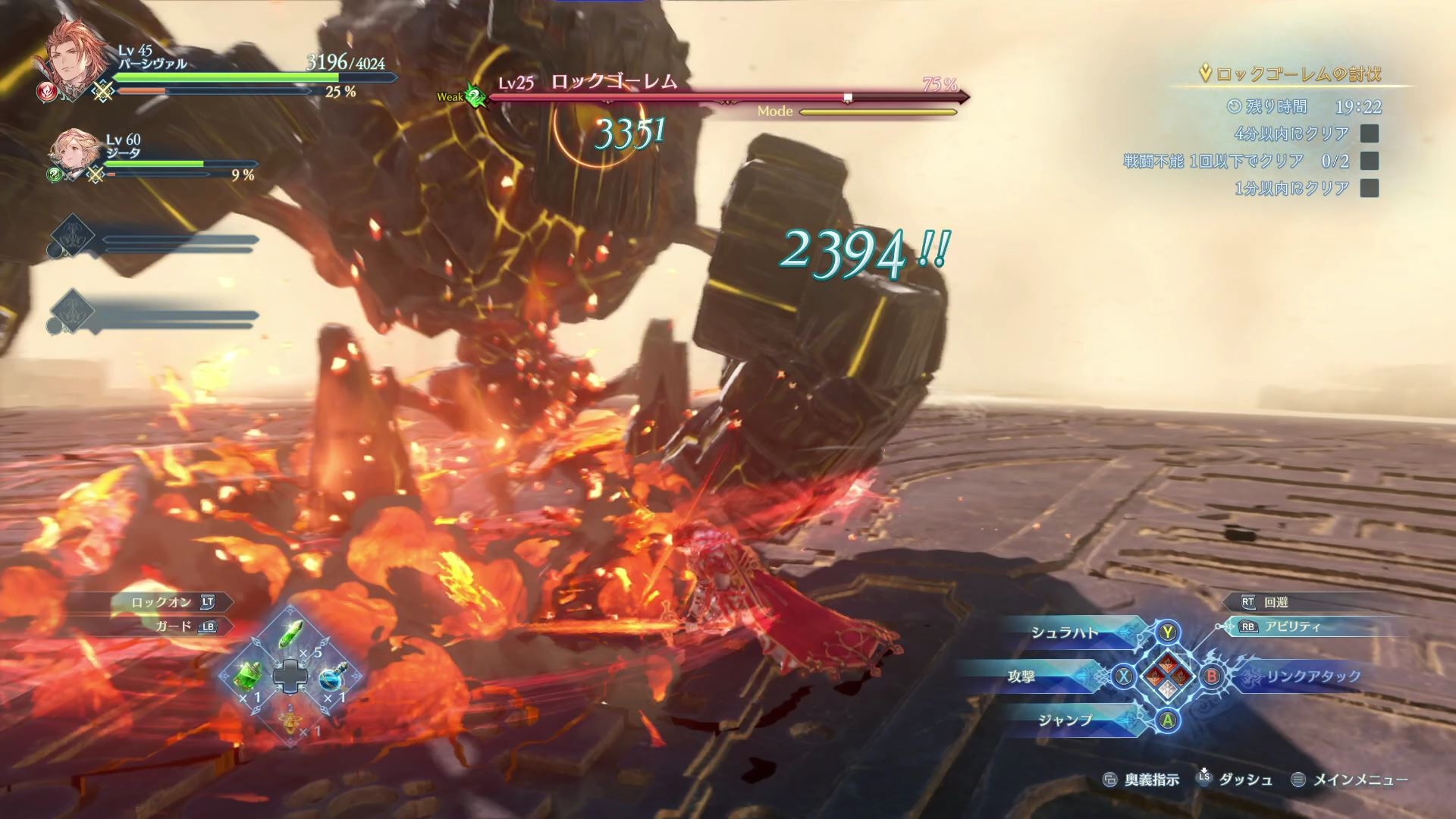Image resolution: width=1456 pixels, height=819 pixels.
Task: Use the blue round potion
Action: [x=333, y=675]
